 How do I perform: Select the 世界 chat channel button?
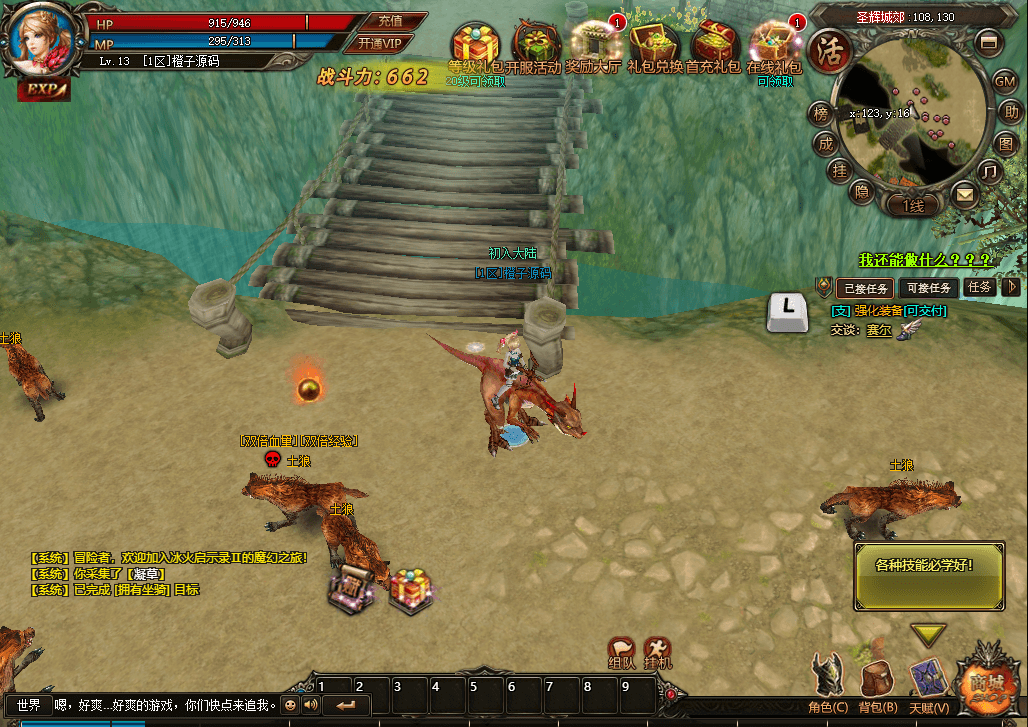(28, 705)
